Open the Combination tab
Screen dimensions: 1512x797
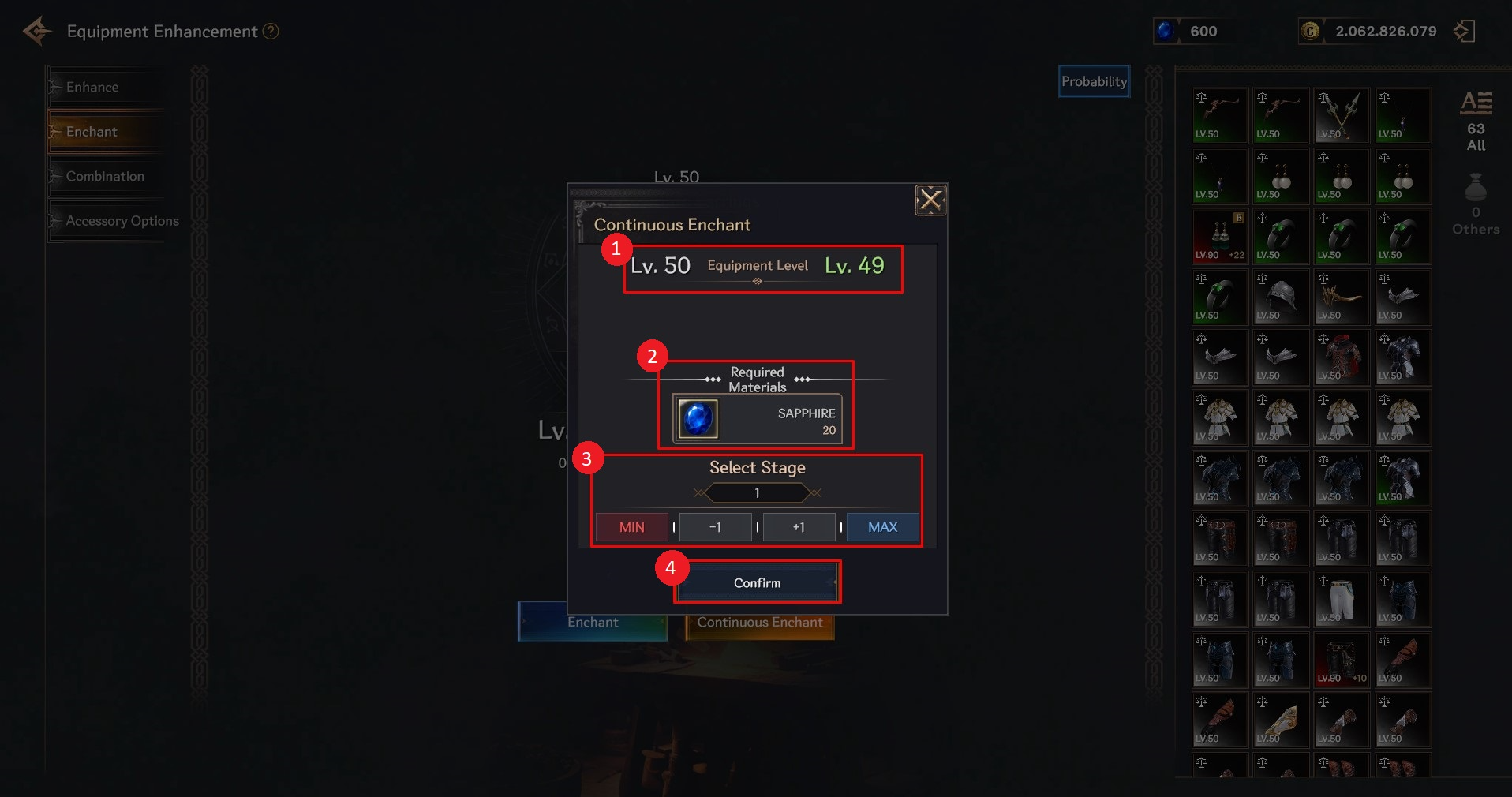point(105,176)
